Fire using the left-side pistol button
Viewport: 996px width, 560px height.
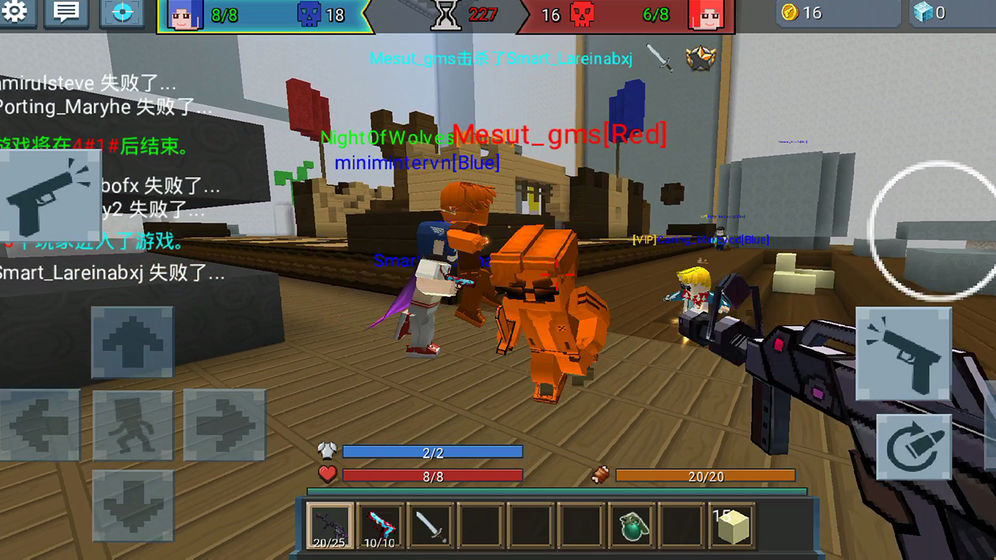[49, 195]
